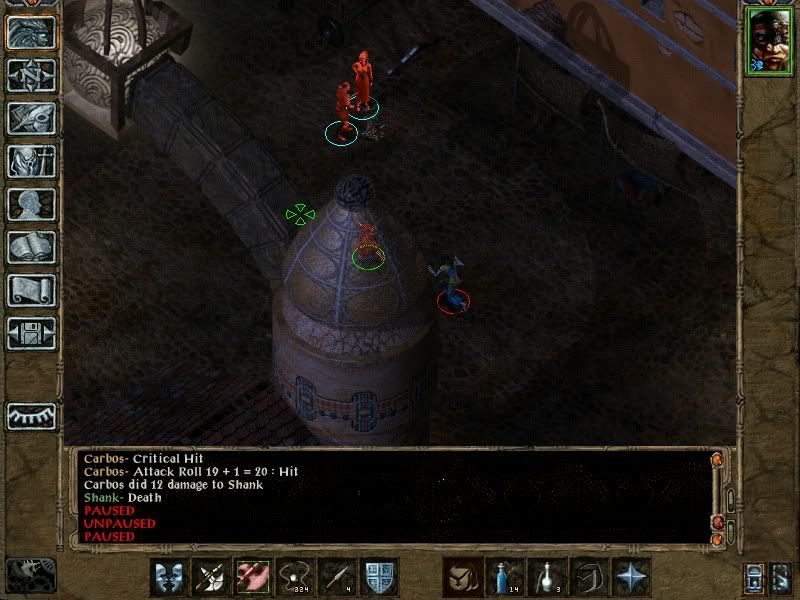Select the dart weapon slot showing 4

[x=337, y=577]
